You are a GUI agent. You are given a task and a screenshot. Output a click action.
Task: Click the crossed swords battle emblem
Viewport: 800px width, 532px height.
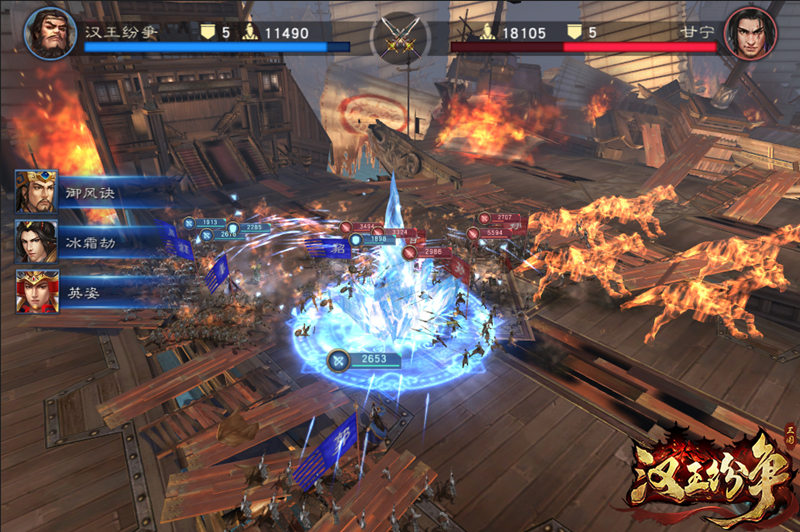[400, 39]
